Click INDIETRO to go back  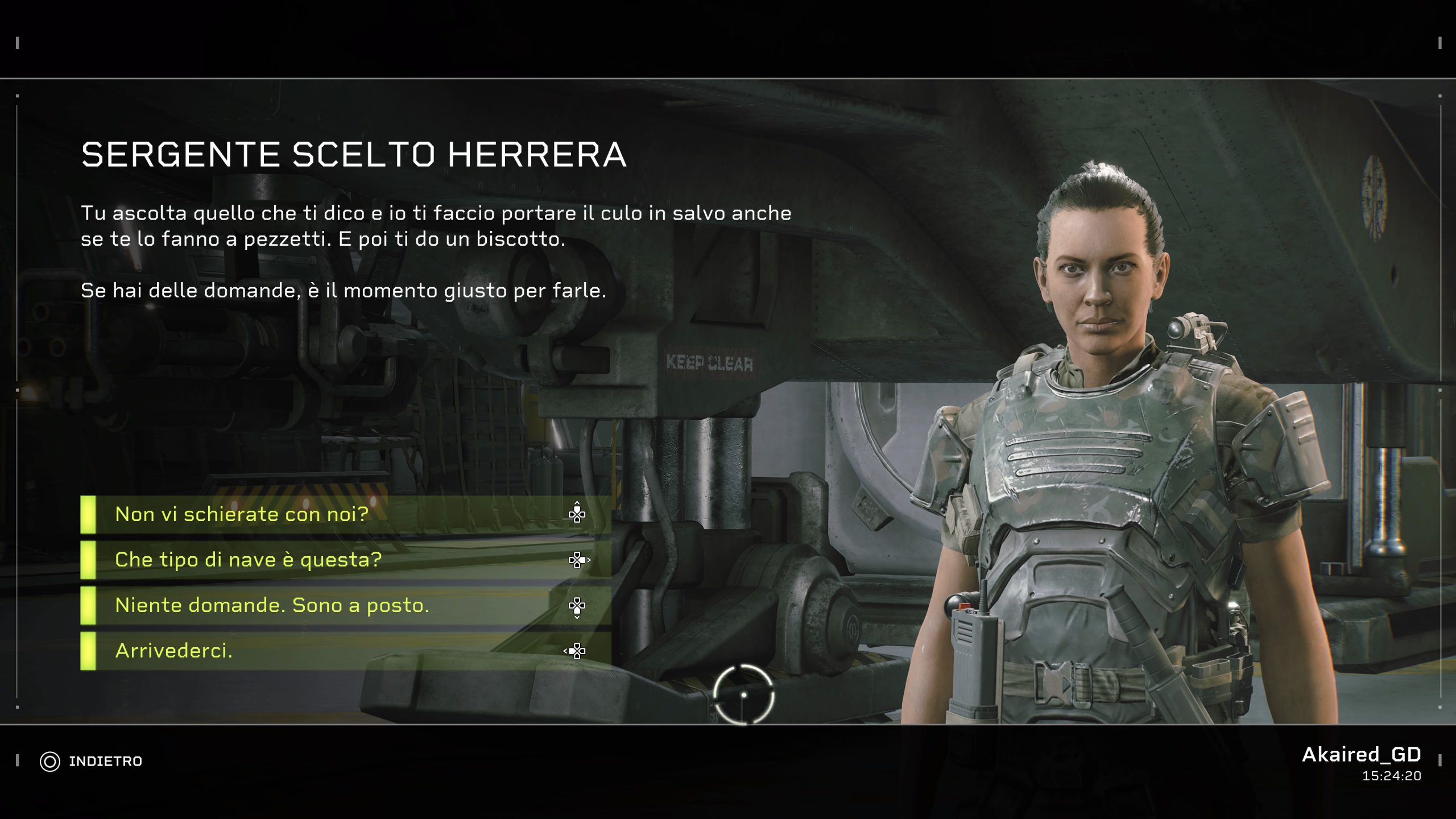[x=105, y=760]
